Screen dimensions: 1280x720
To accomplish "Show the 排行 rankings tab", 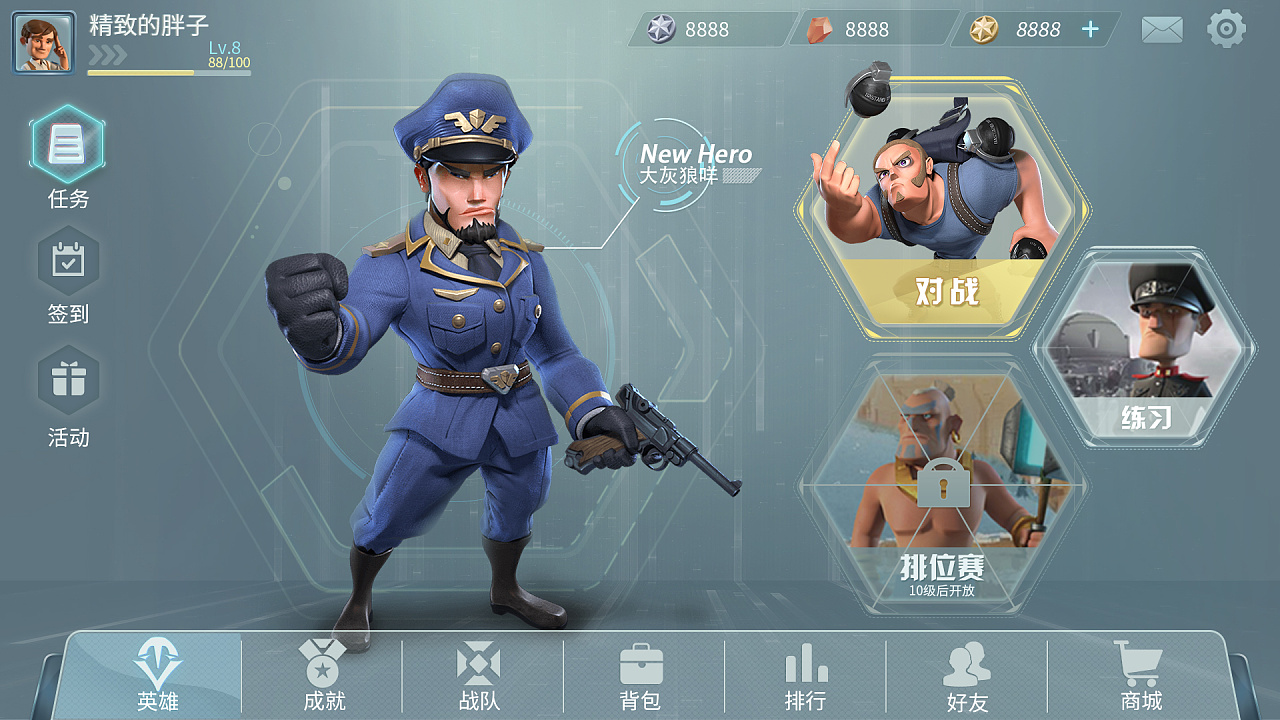I will 805,675.
